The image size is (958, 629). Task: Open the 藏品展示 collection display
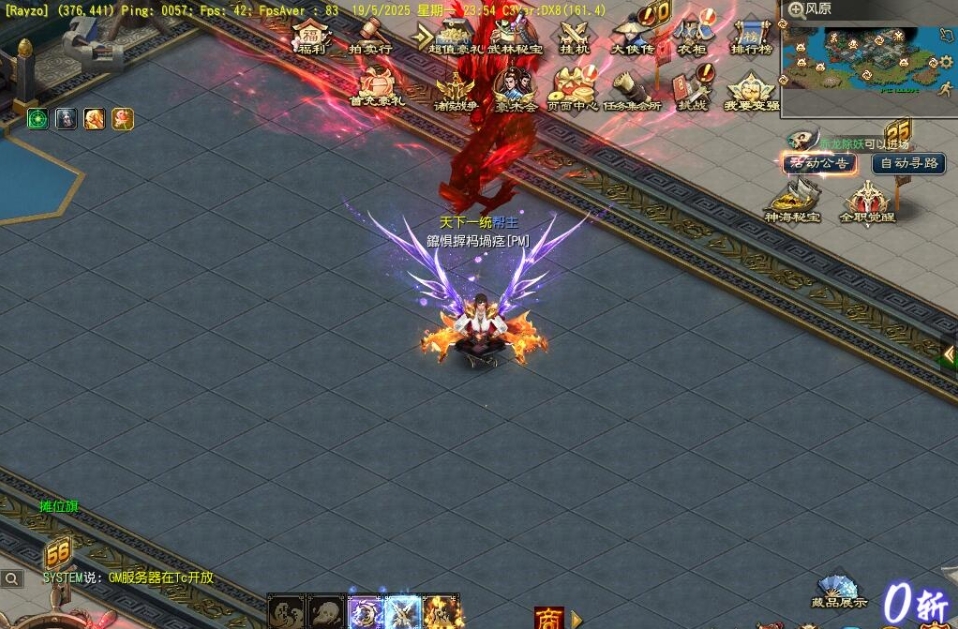pos(838,590)
